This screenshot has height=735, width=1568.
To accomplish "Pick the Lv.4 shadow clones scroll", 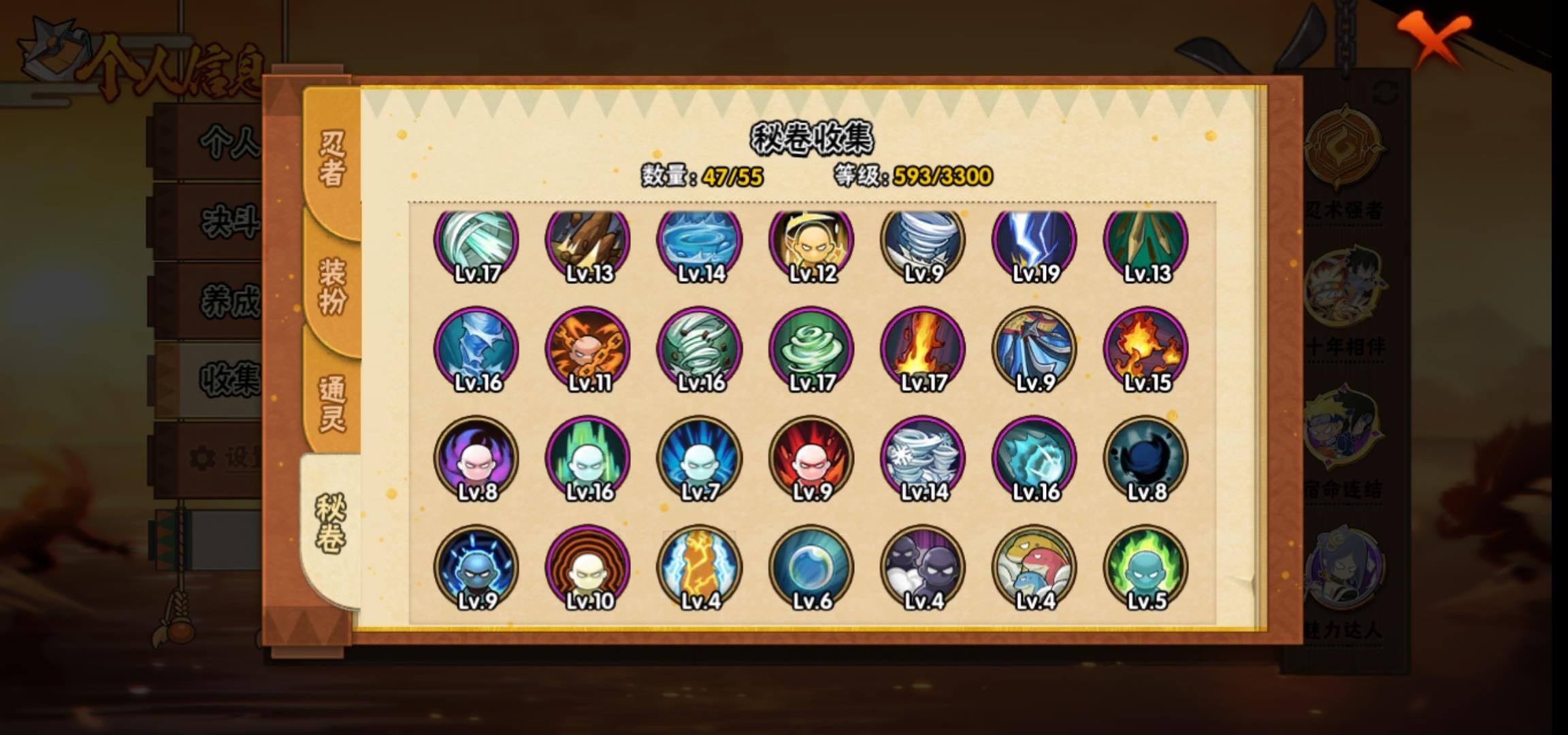I will pyautogui.click(x=923, y=568).
